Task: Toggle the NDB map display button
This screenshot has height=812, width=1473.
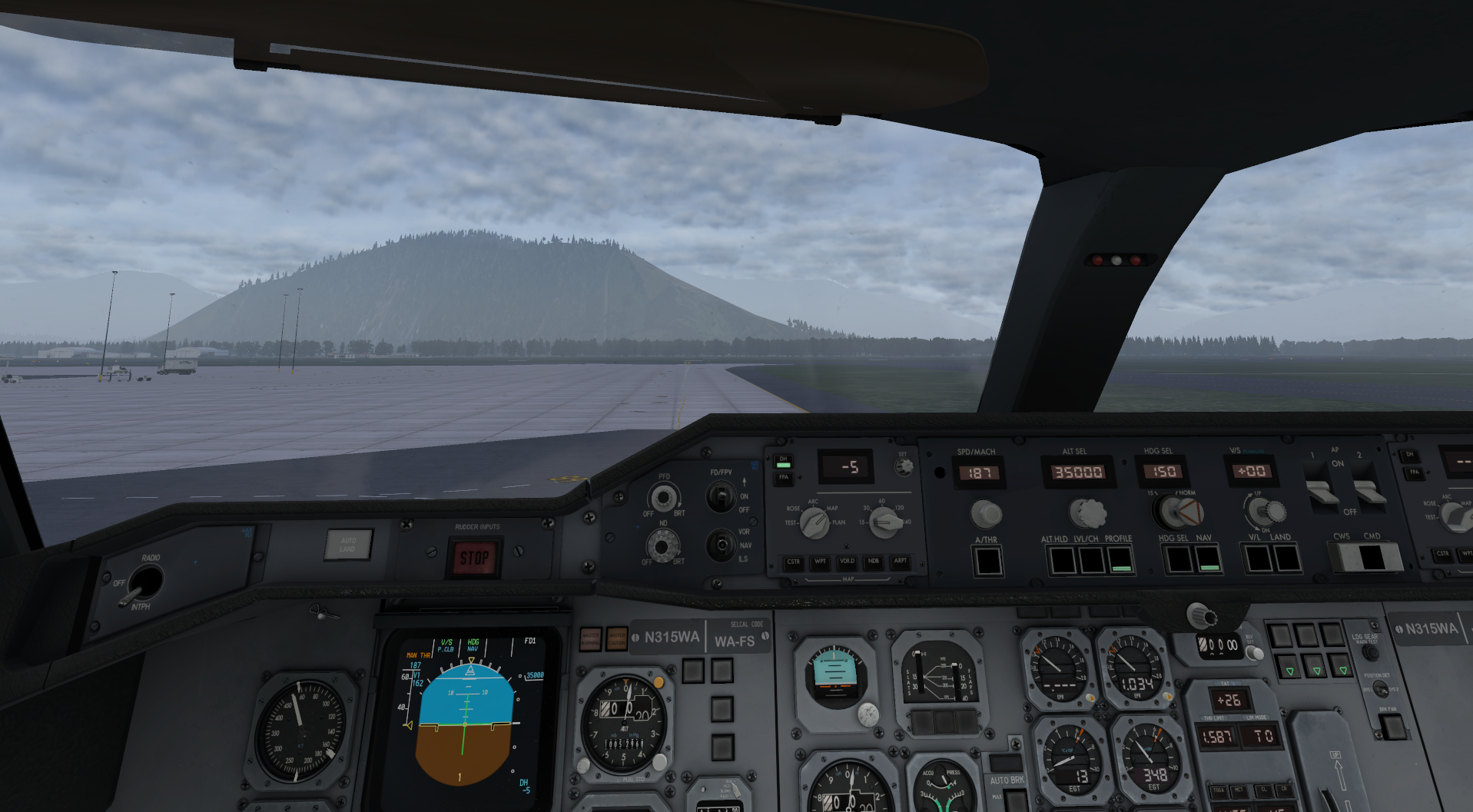Action: pyautogui.click(x=874, y=562)
